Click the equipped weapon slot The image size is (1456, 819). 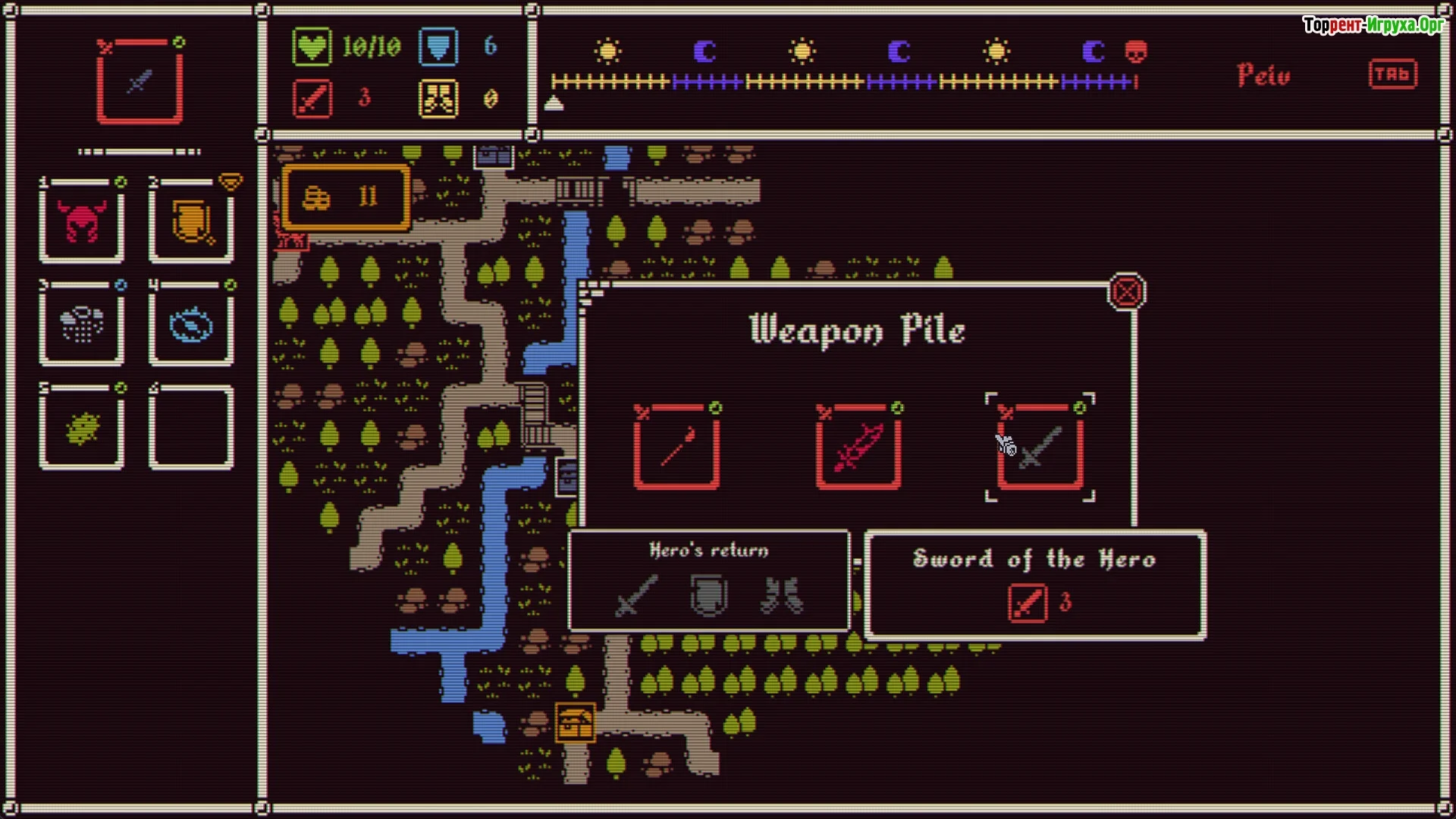pyautogui.click(x=140, y=82)
